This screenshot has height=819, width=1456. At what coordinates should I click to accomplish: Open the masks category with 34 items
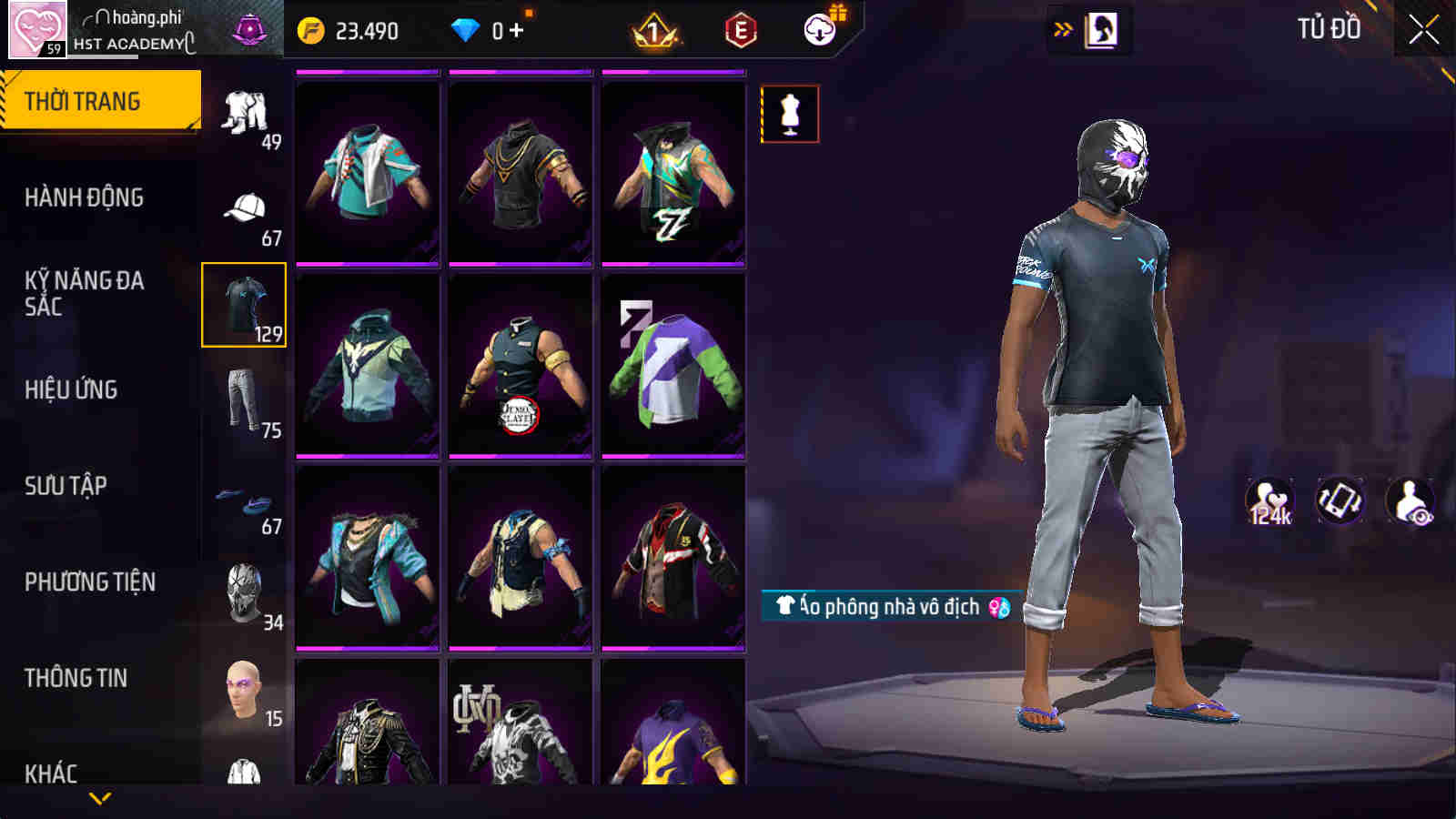pos(244,591)
